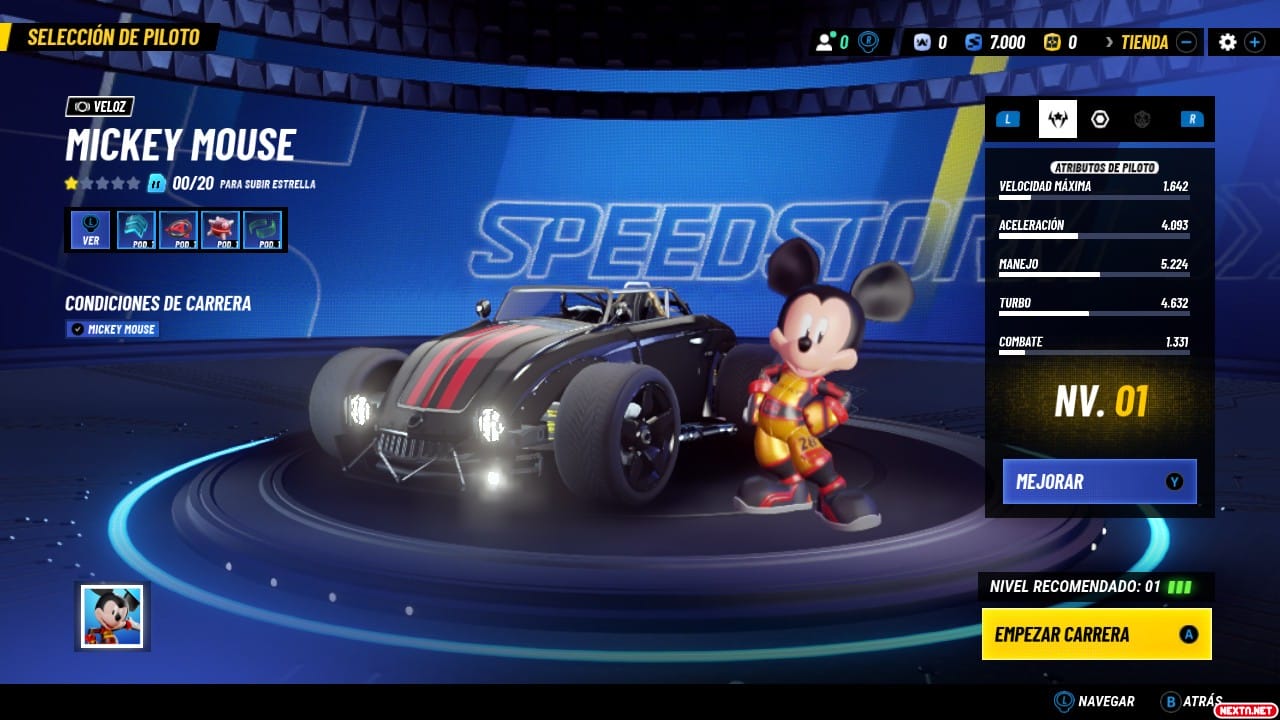Switch to the hexagon nut tab
This screenshot has height=720, width=1280.
(1100, 119)
